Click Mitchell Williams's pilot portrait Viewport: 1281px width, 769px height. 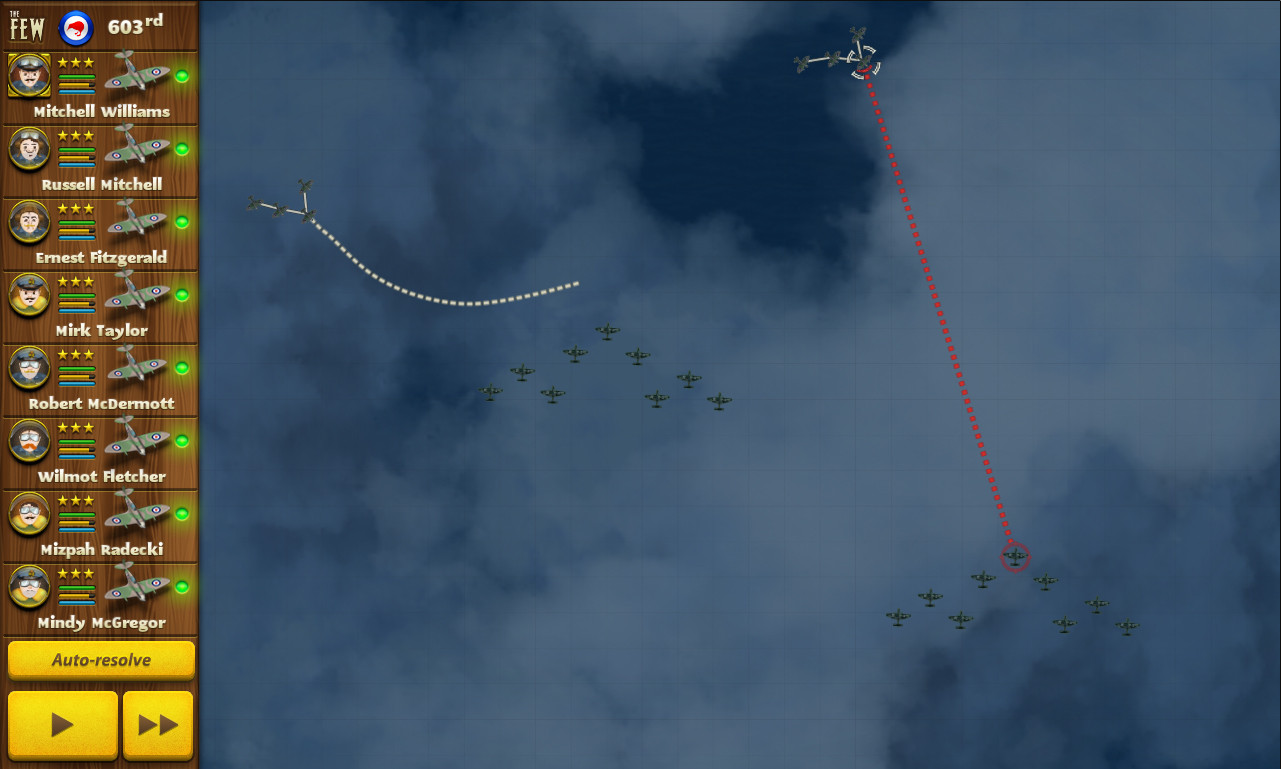pos(29,75)
